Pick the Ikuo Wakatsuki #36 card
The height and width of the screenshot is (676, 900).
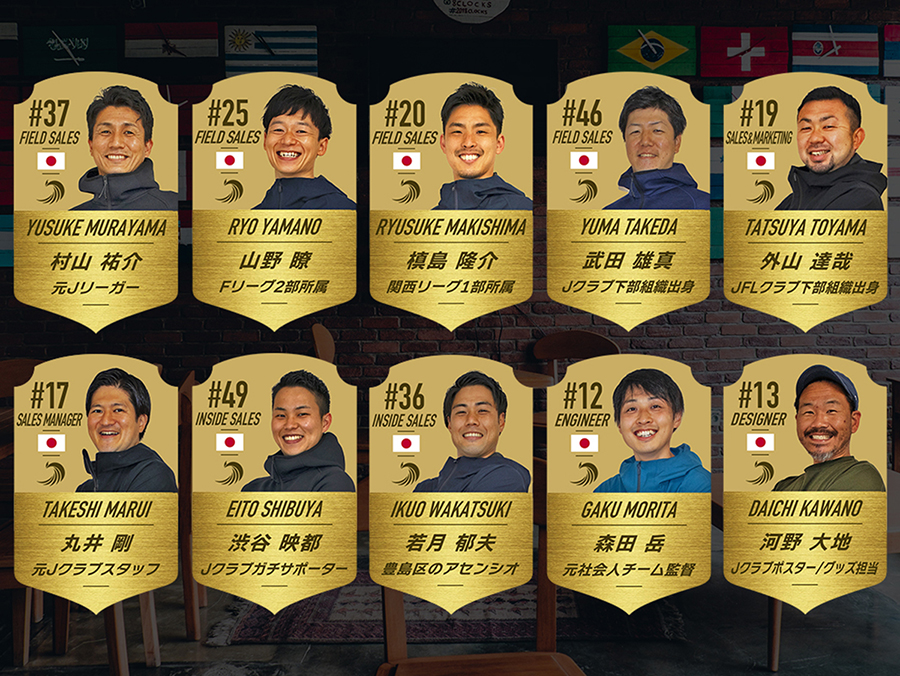click(x=450, y=482)
